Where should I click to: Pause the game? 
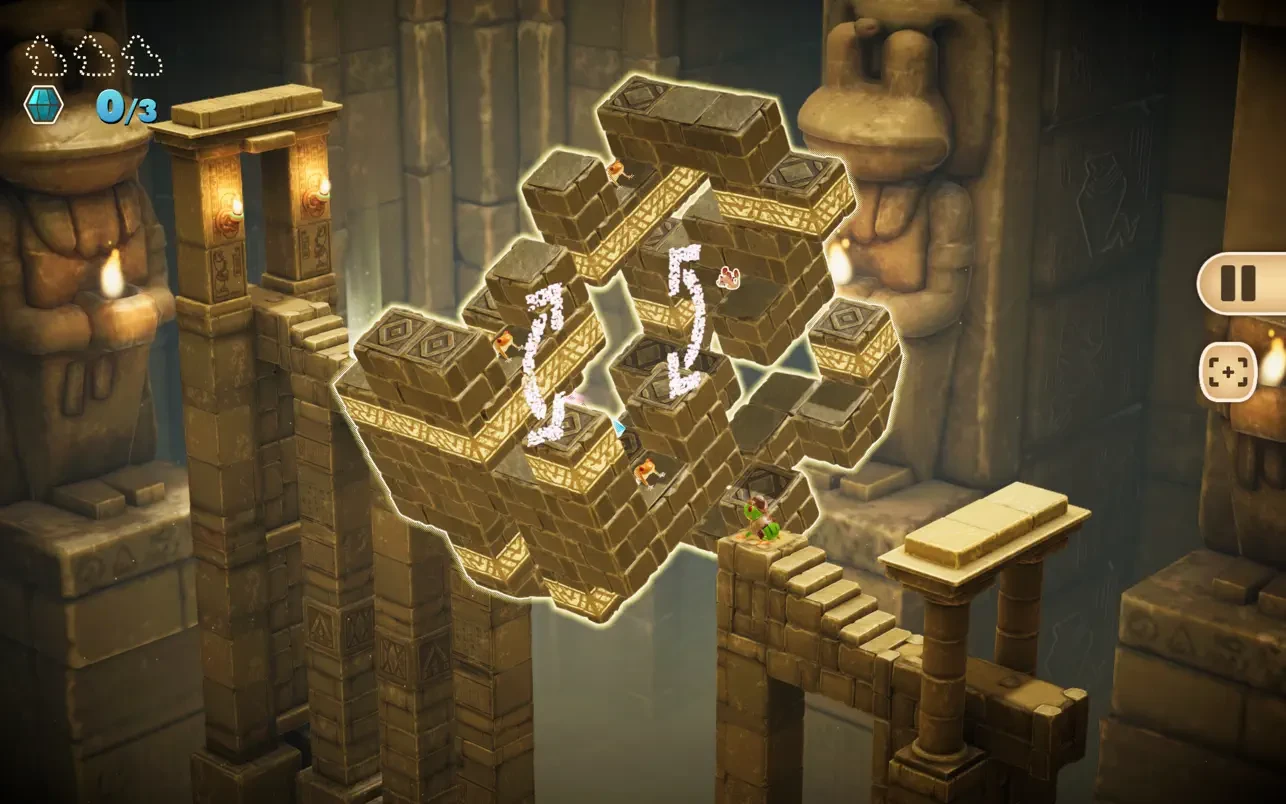[1238, 284]
